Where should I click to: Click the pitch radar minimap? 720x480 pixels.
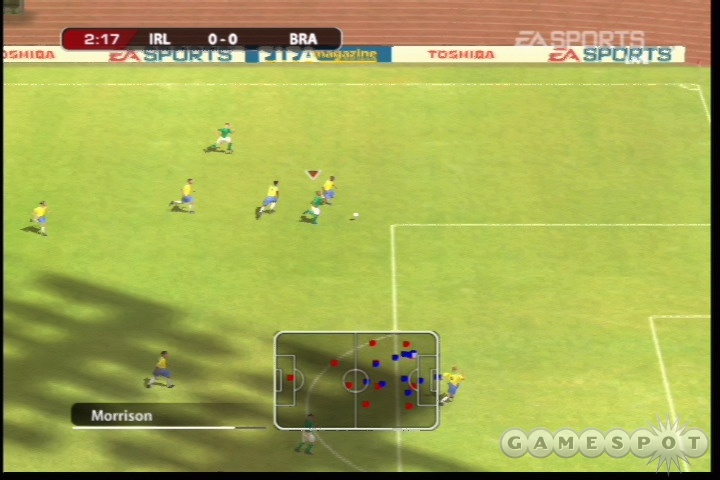(356, 381)
